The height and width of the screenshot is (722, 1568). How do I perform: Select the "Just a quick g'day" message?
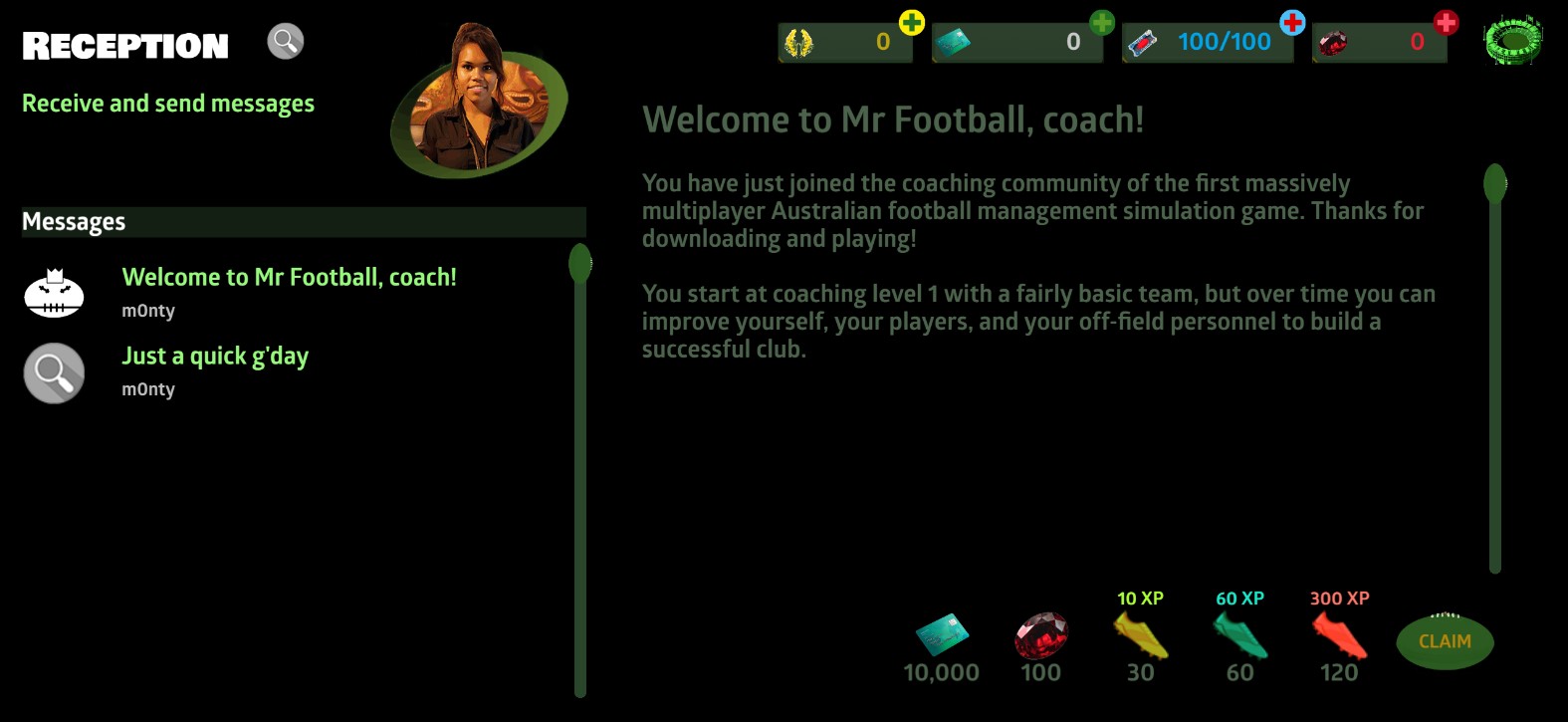coord(215,357)
